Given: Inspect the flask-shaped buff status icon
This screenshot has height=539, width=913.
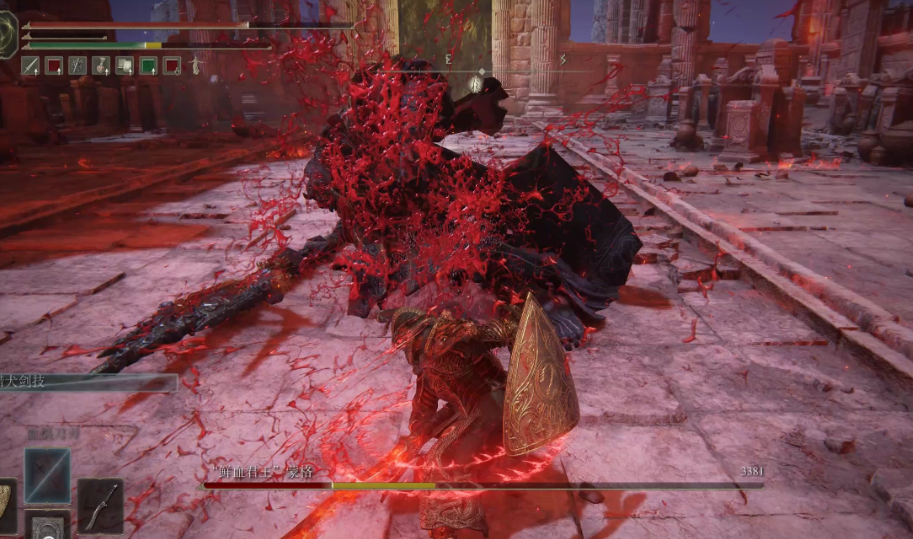Looking at the screenshot, I should pyautogui.click(x=102, y=66).
